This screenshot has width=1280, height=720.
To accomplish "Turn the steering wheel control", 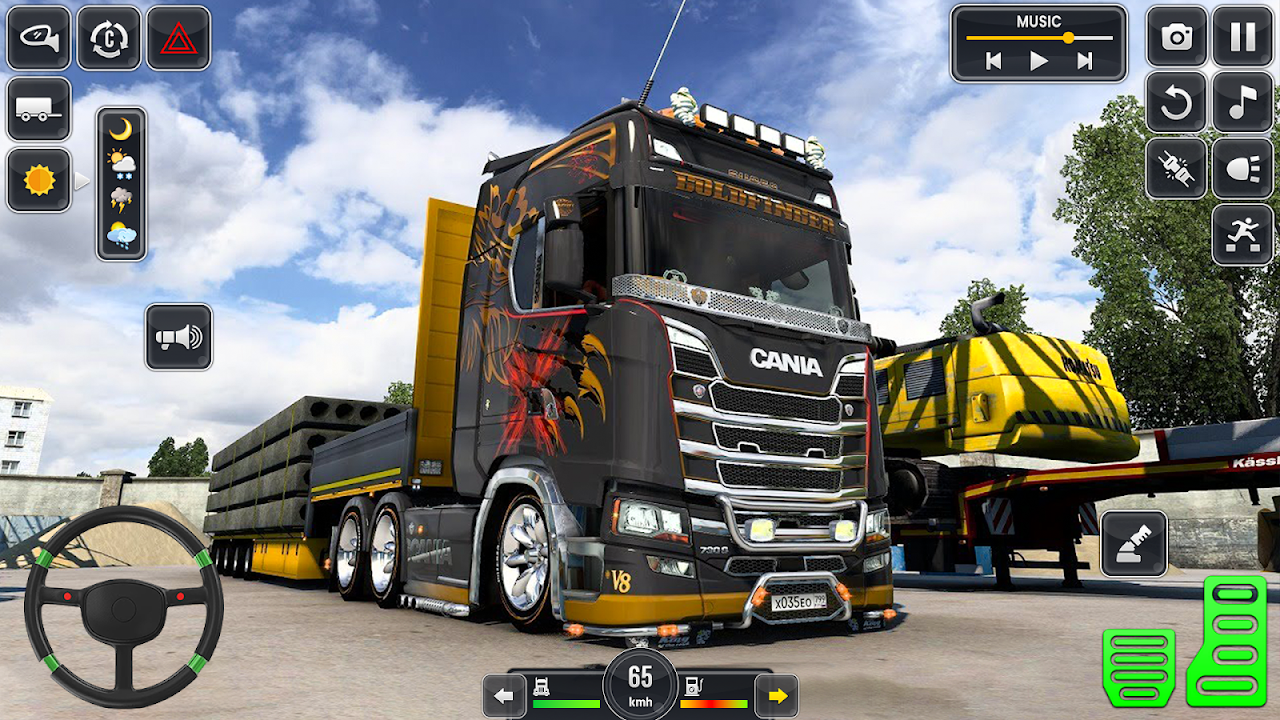I will (x=124, y=606).
